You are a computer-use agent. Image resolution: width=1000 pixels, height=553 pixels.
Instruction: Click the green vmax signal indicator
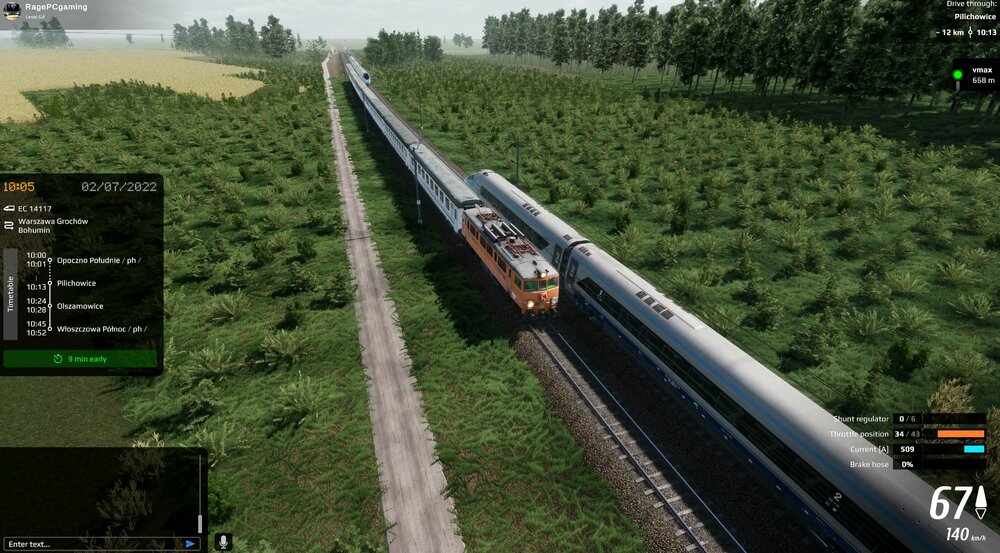(957, 75)
